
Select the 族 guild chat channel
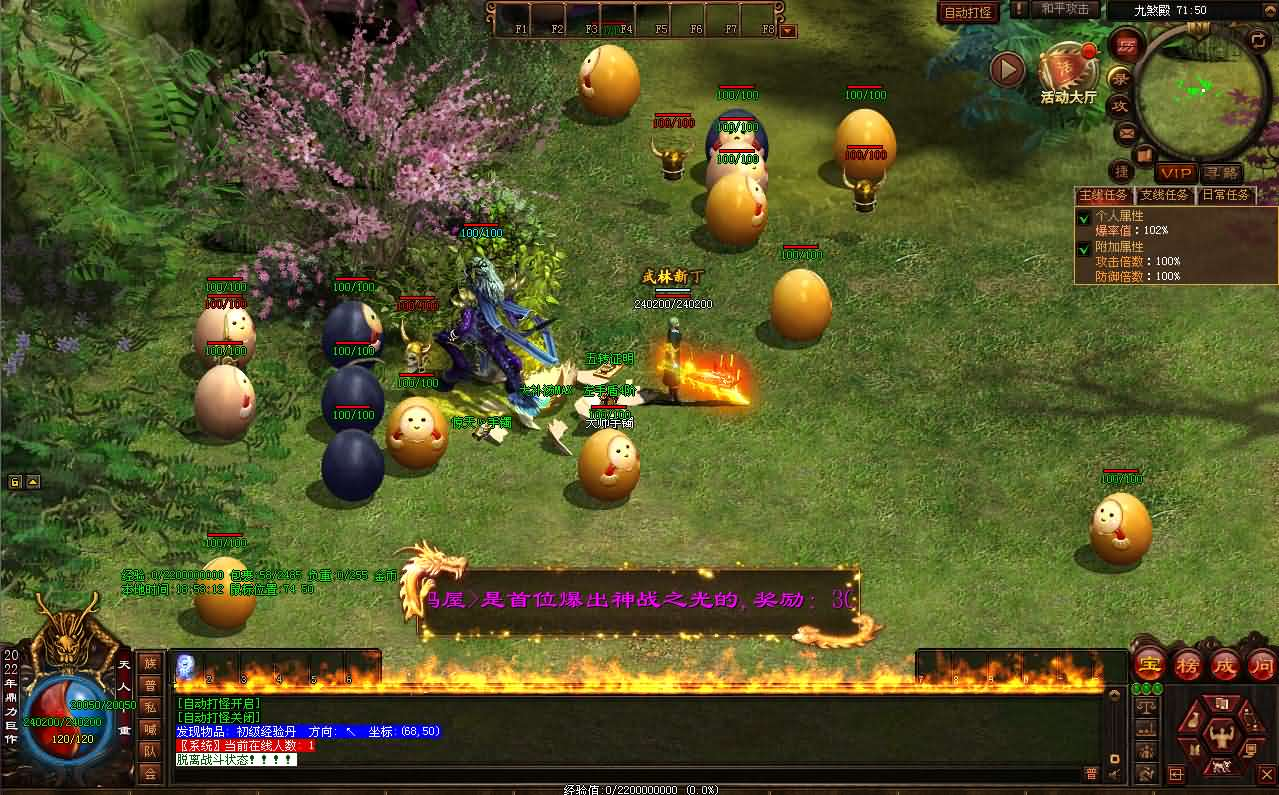point(150,662)
